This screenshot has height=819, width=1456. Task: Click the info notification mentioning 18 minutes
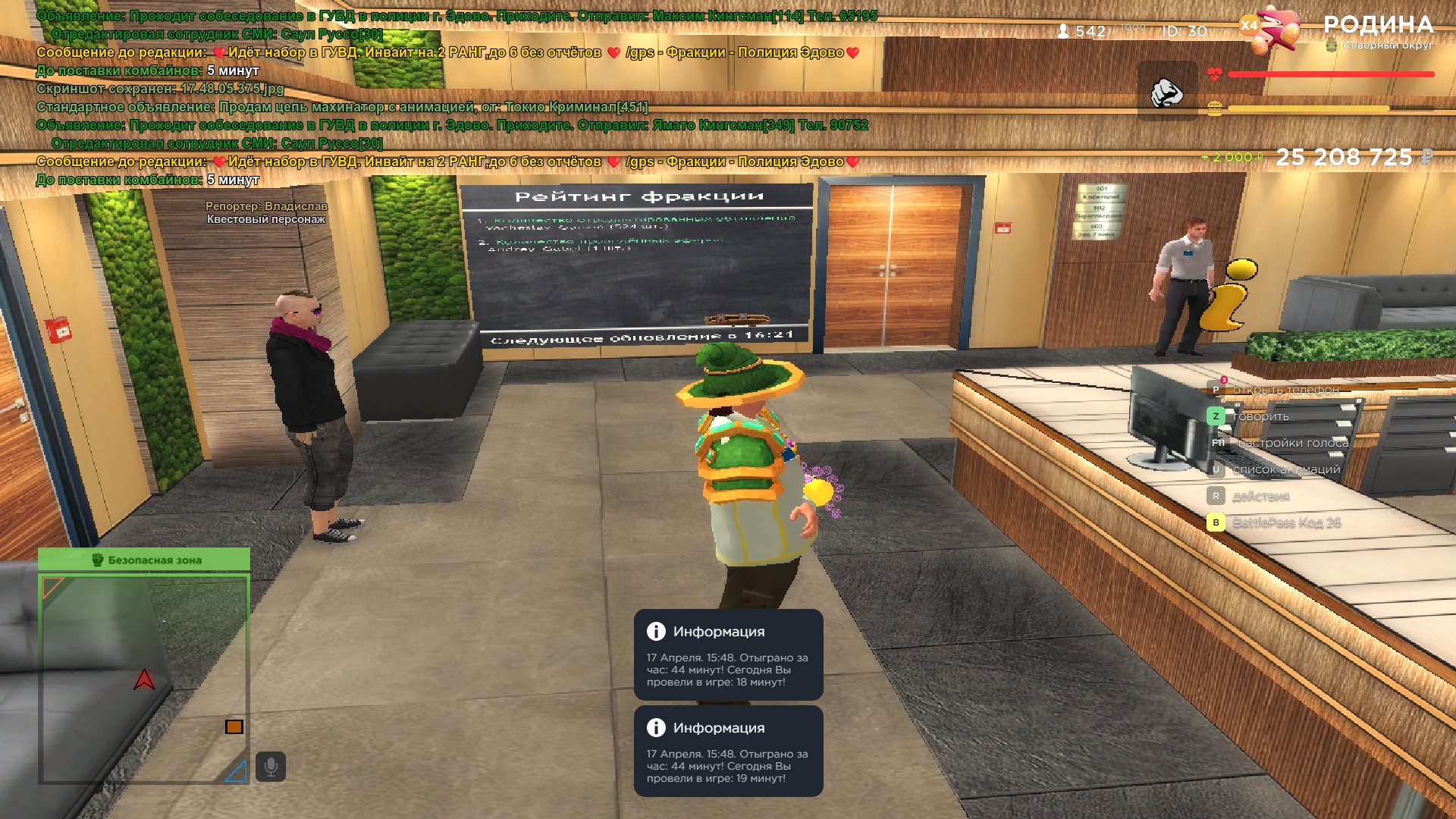[x=728, y=655]
